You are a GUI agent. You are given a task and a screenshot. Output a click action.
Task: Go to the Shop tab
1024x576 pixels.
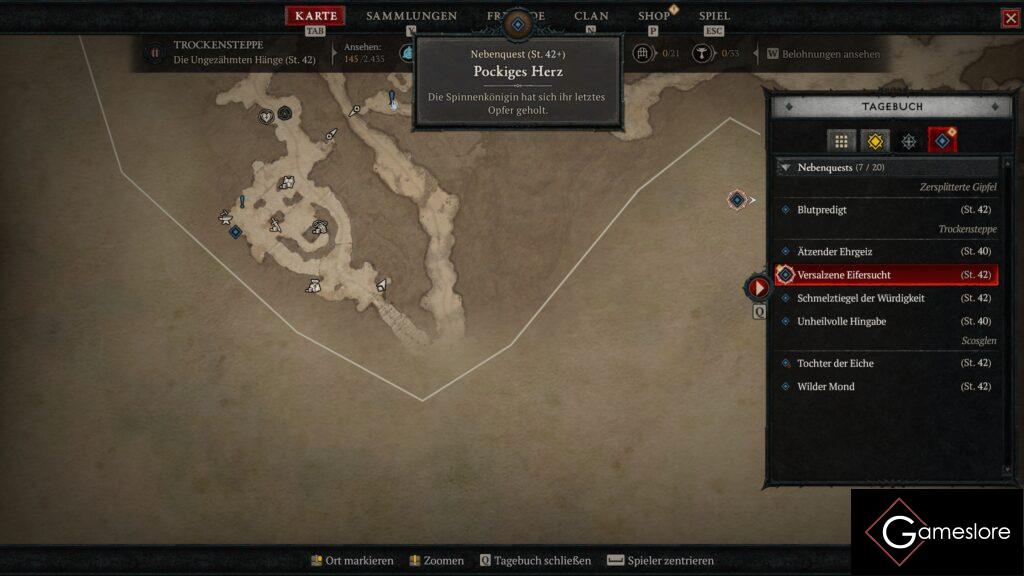click(654, 16)
